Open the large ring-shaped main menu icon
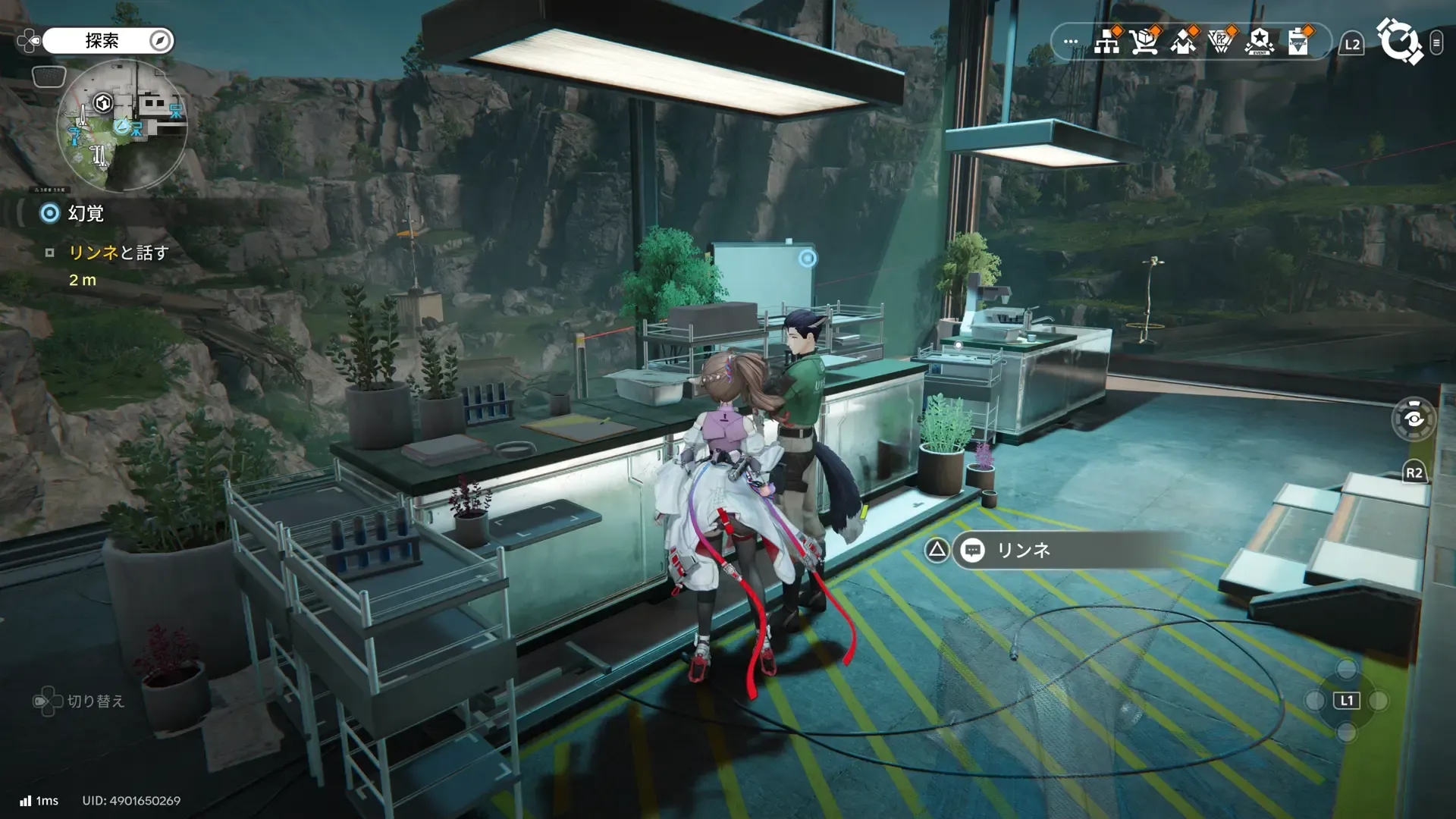The image size is (1456, 819). [1399, 42]
